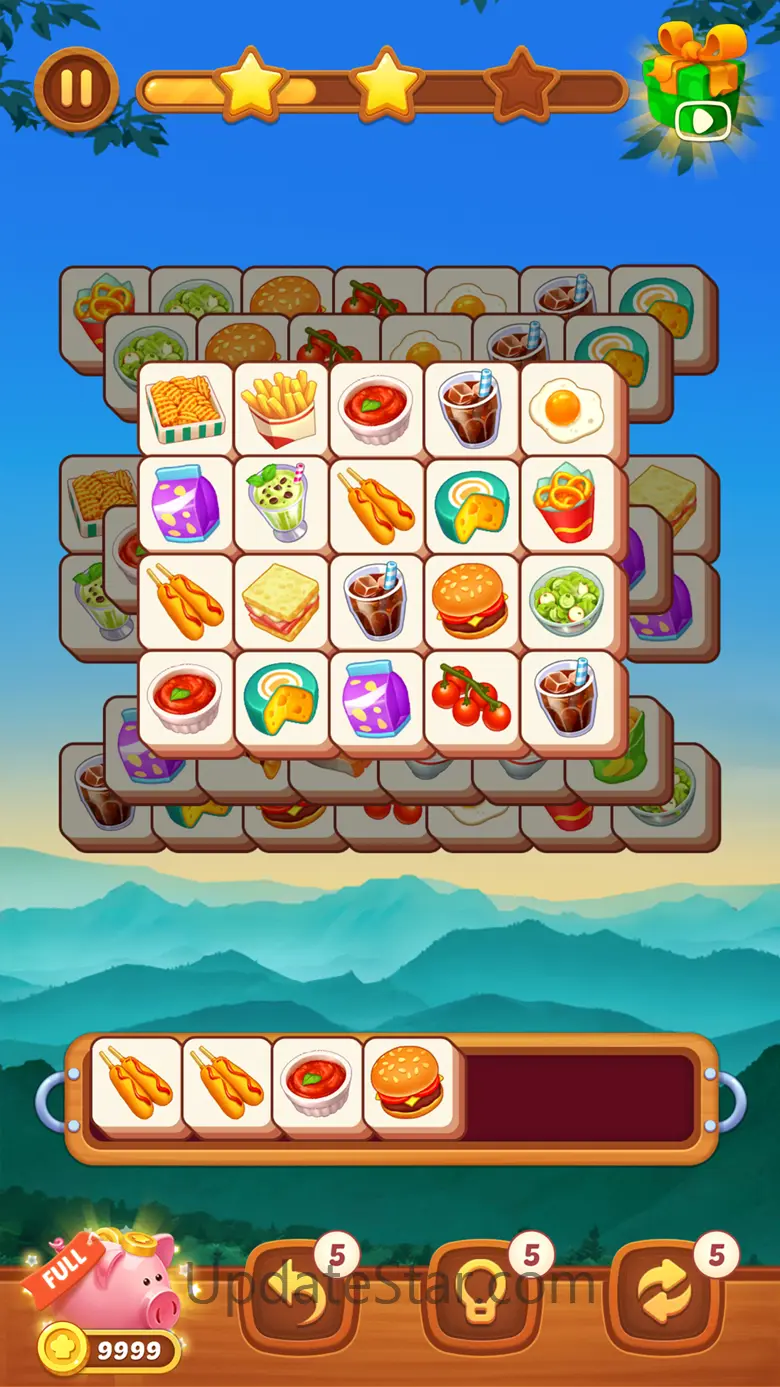Select the fully visible sandwich tile
This screenshot has width=780, height=1387.
pyautogui.click(x=279, y=600)
